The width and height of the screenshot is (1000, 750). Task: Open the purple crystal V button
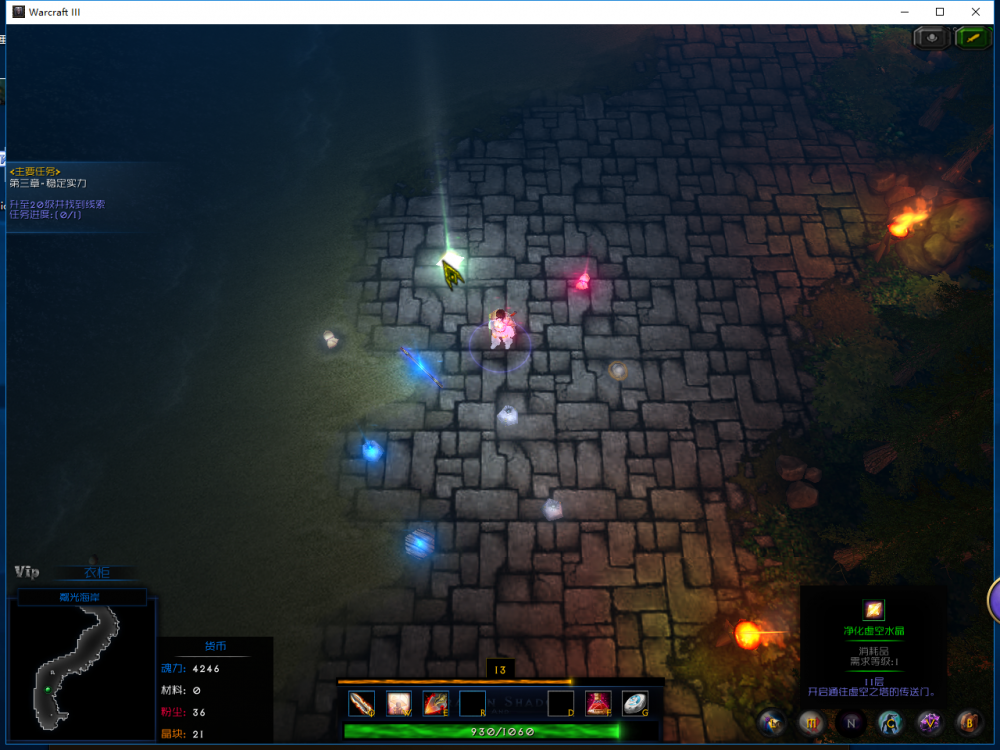click(930, 721)
